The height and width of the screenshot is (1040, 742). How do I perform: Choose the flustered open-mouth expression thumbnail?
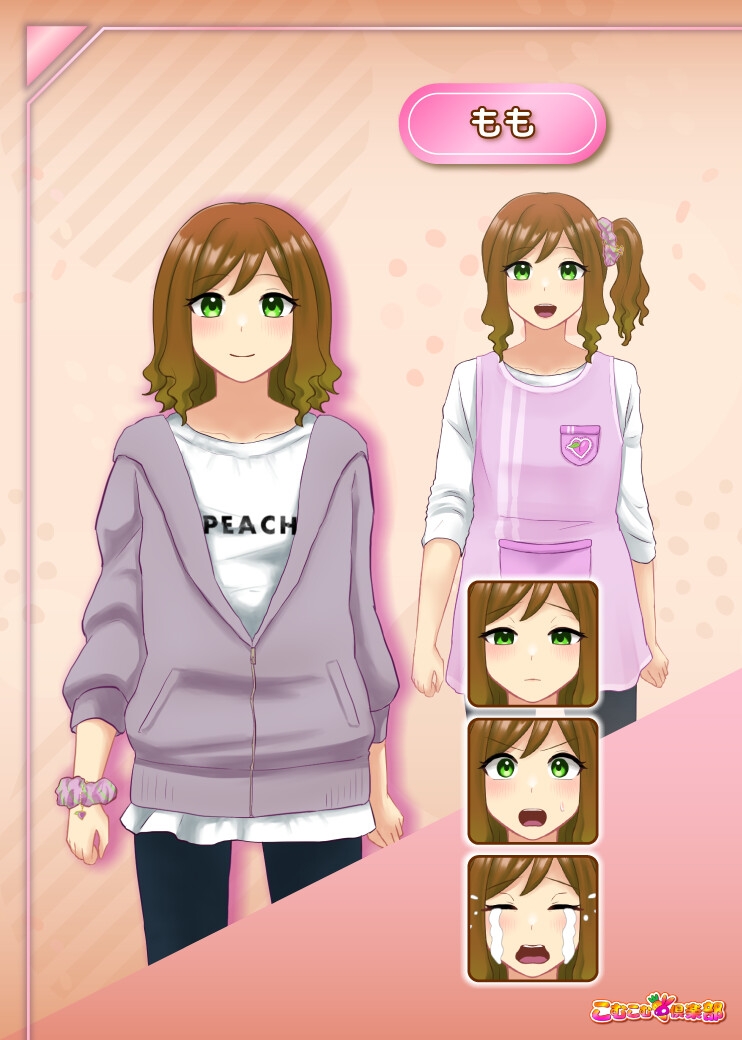[532, 780]
